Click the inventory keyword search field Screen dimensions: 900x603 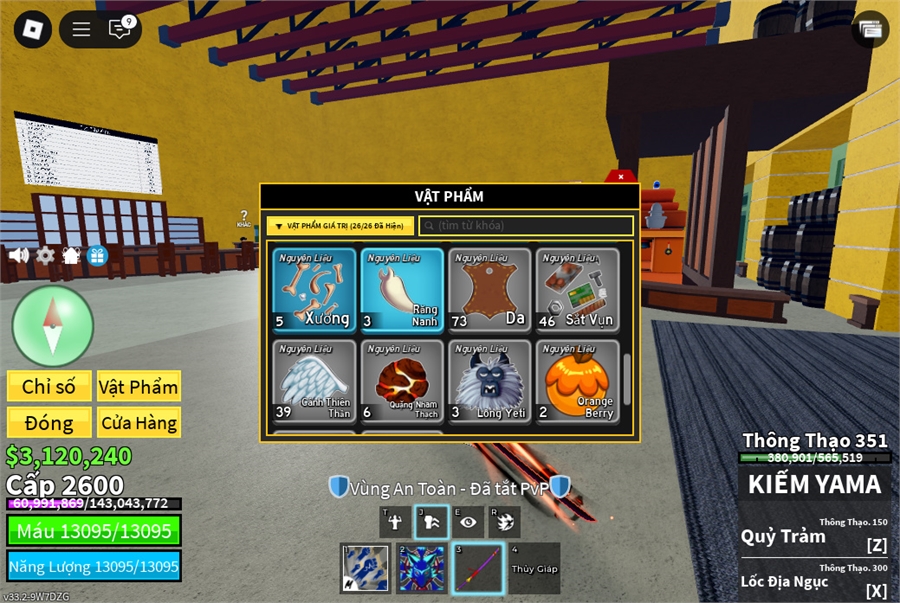coord(526,226)
